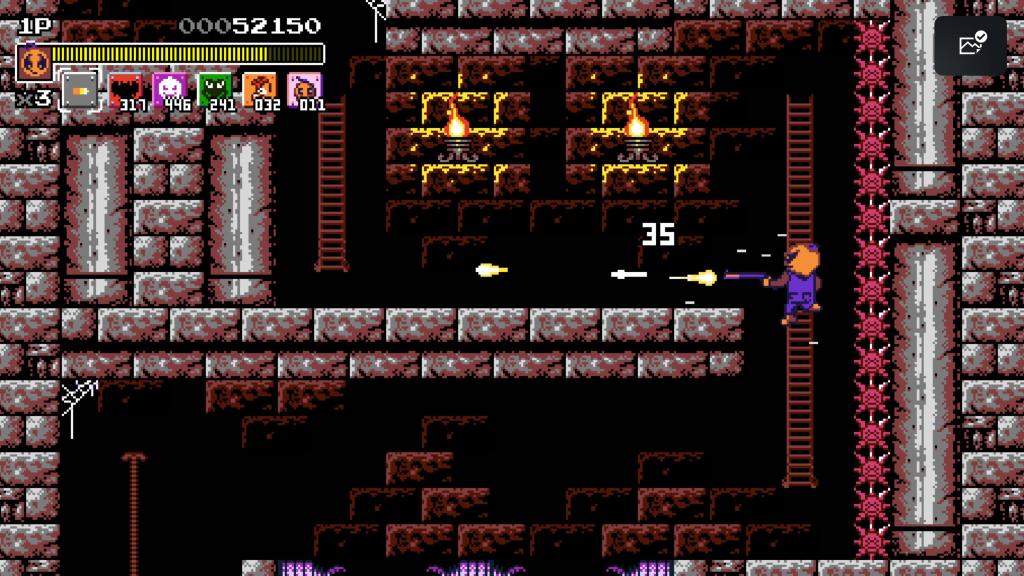This screenshot has width=1024, height=576.
Task: Select the purple ghost weapon icon
Action: (169, 90)
